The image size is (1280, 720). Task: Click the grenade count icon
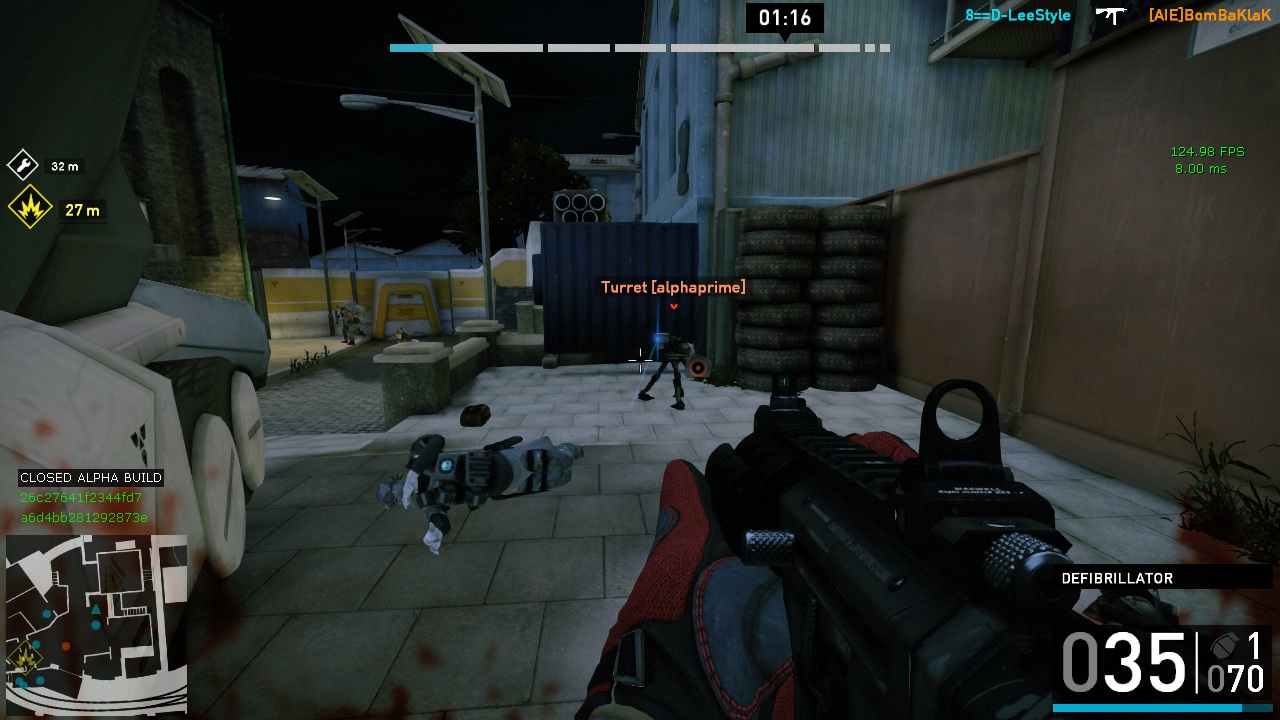coord(1221,645)
